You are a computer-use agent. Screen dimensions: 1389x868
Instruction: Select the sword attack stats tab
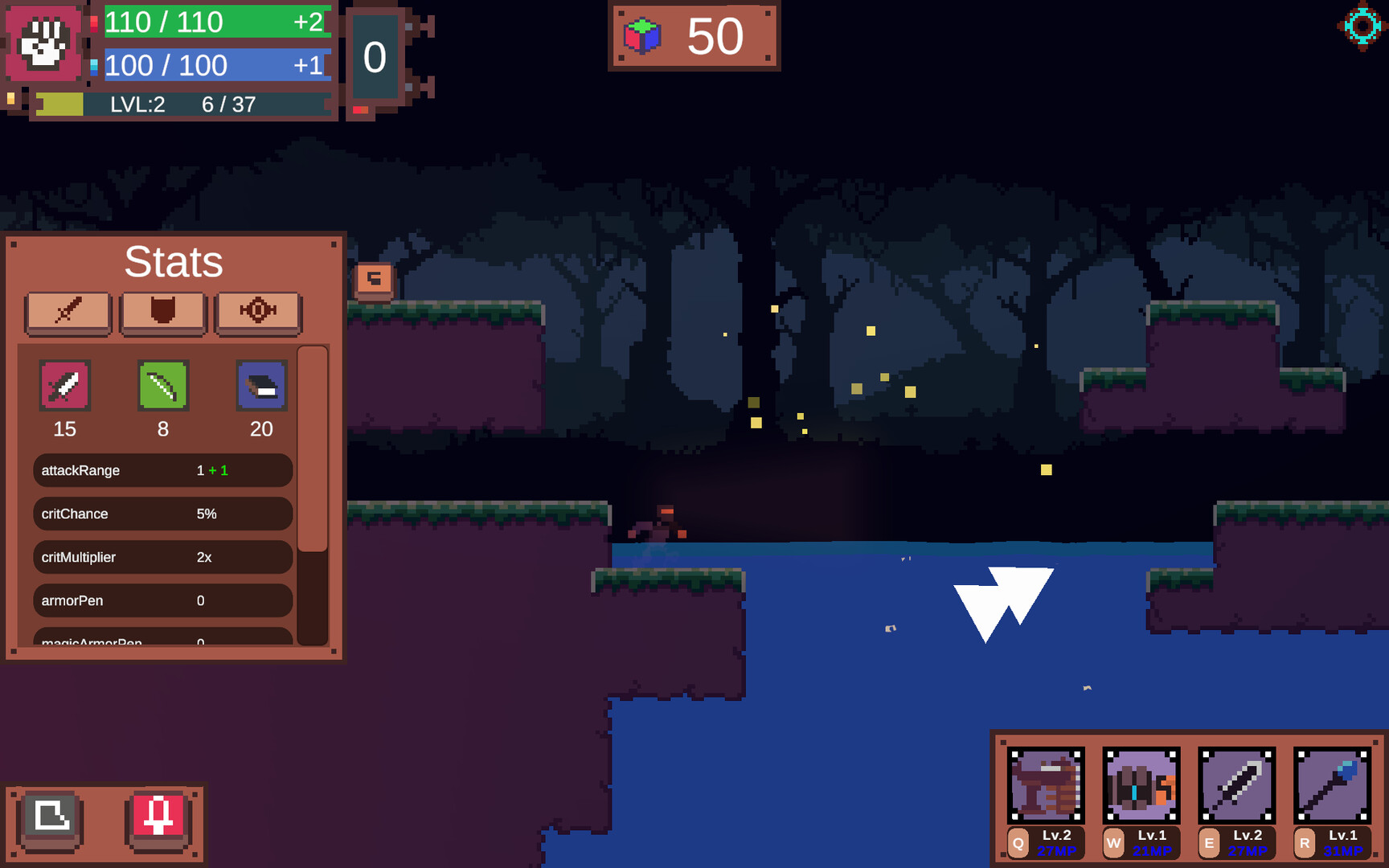point(68,313)
